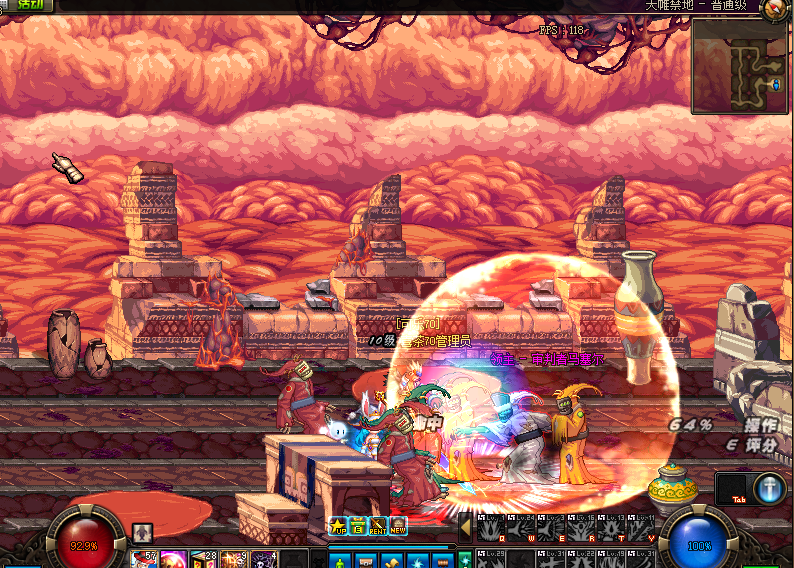
Task: Use the Lv.11 skill on Y
Action: tap(641, 528)
